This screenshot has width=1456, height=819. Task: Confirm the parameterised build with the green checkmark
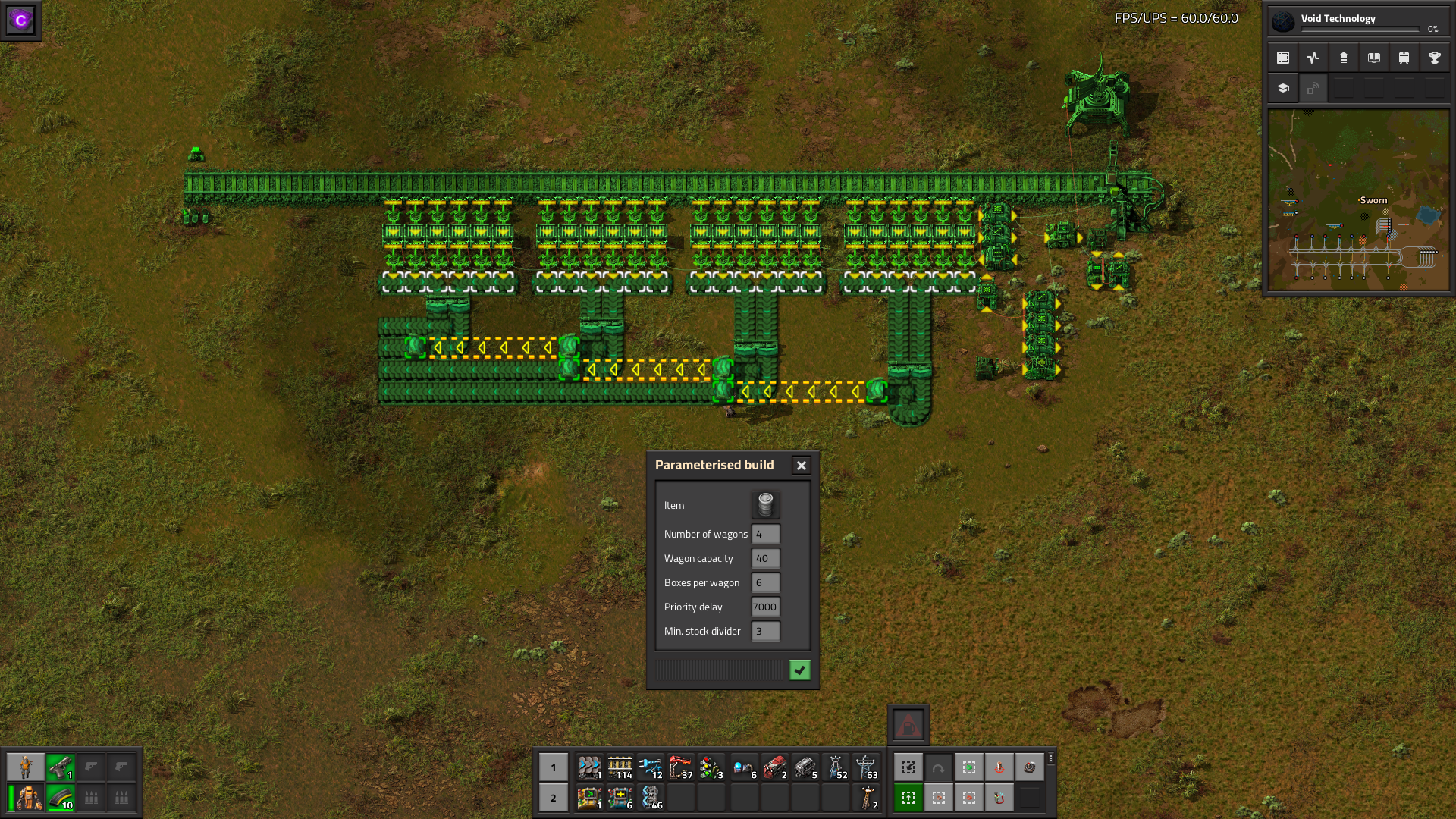(799, 670)
